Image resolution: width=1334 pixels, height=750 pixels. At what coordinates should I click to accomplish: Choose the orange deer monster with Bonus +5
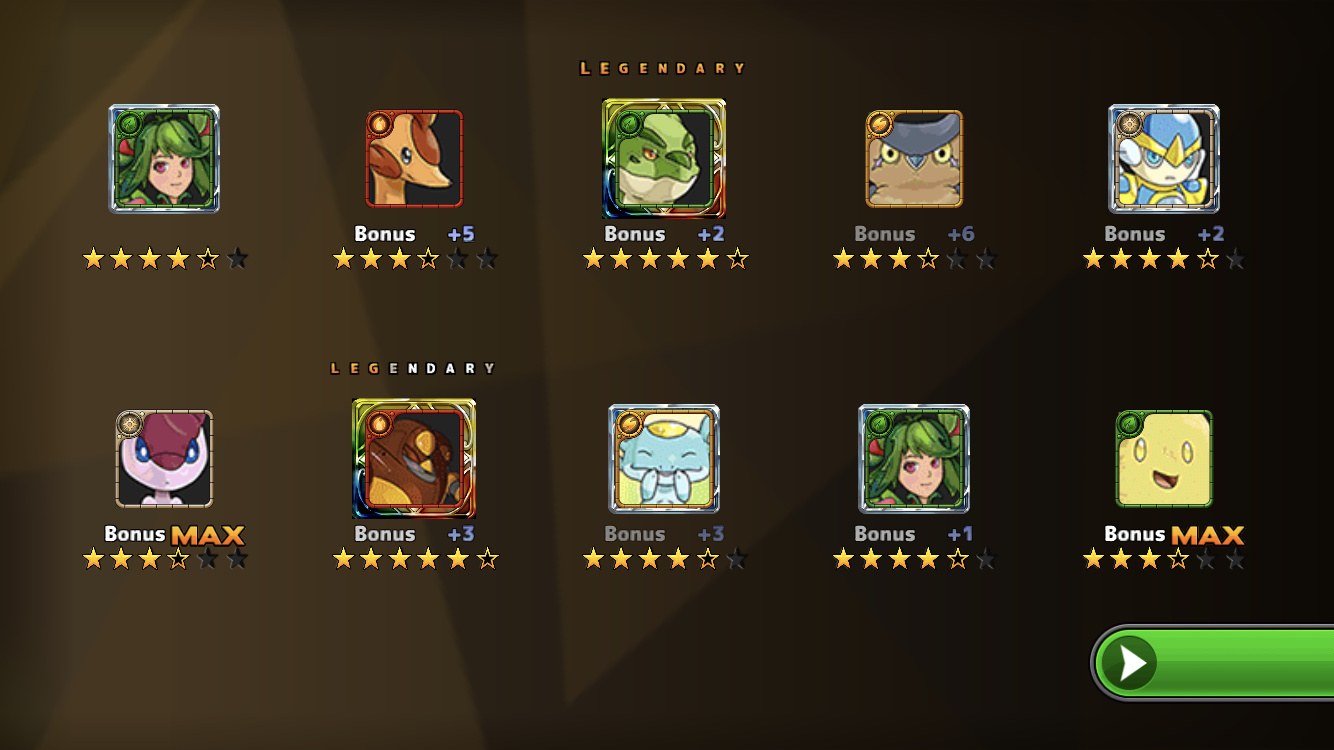pos(414,159)
